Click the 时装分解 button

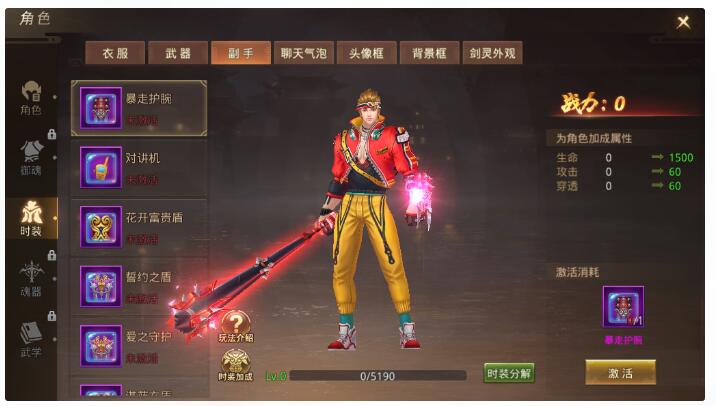(509, 374)
